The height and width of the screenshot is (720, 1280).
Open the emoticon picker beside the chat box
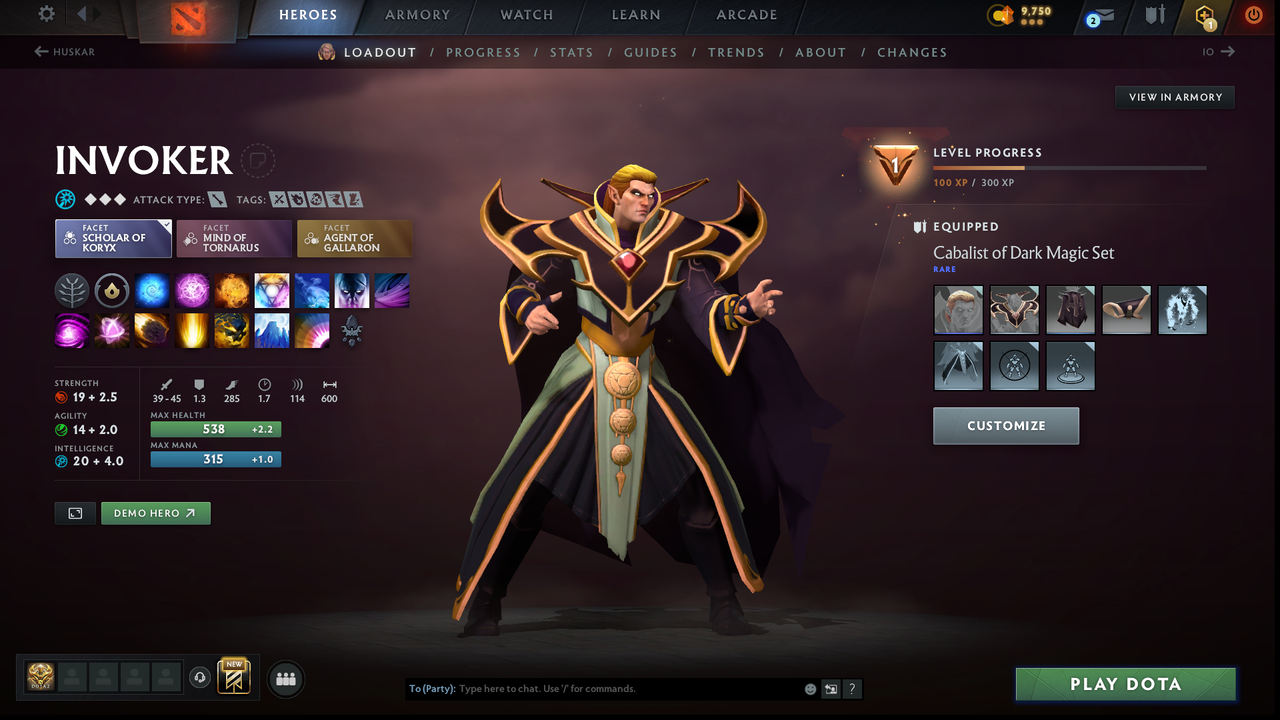809,689
